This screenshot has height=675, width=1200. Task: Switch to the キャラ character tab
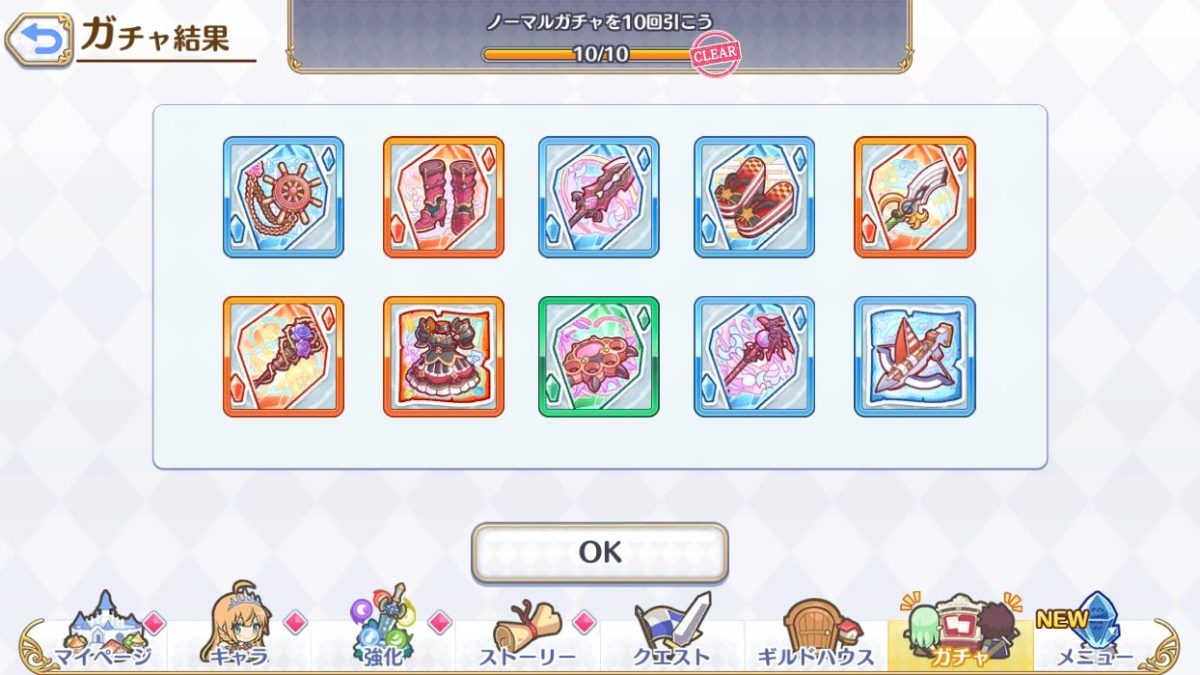239,632
